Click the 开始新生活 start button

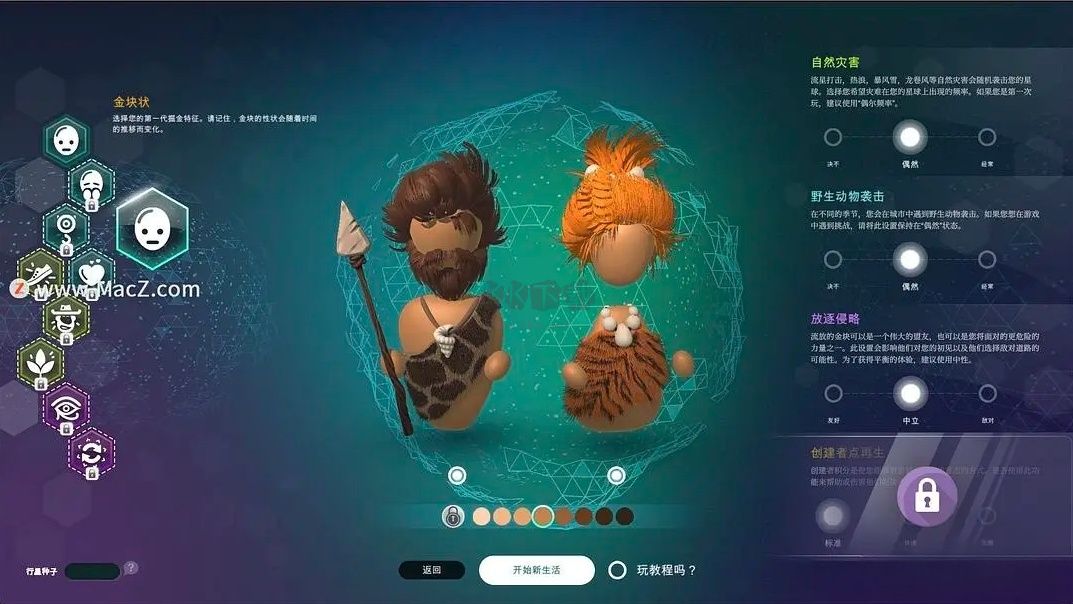(x=536, y=570)
